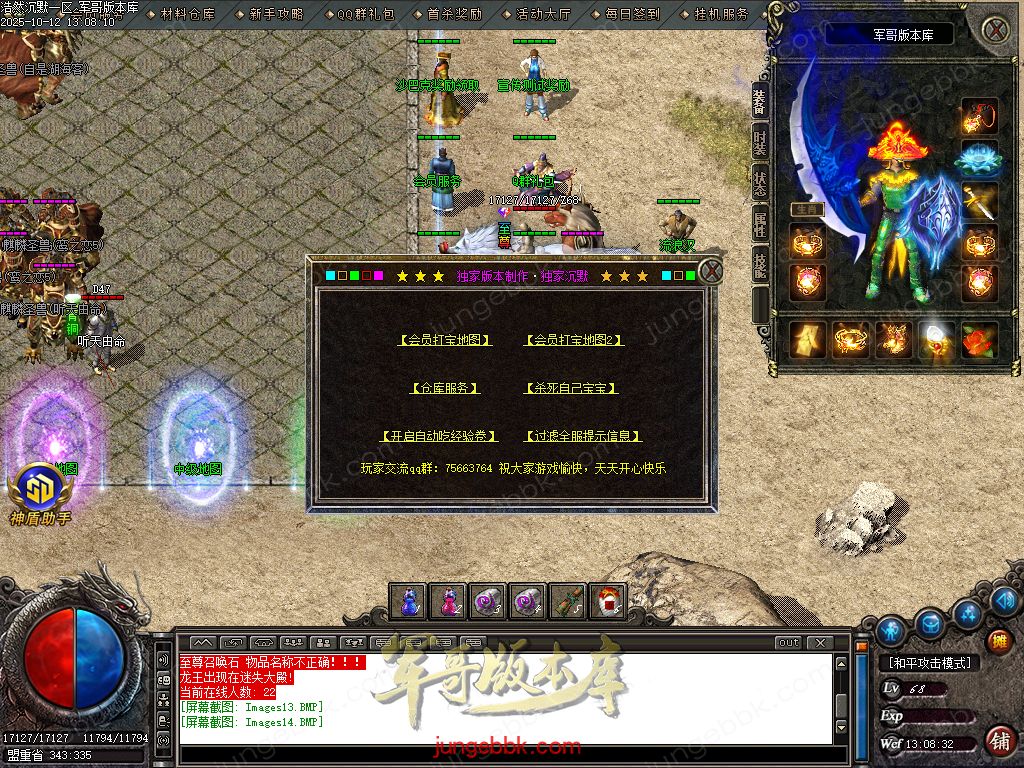
Task: Choose 【开启自动吃经验卷】 option
Action: point(439,436)
